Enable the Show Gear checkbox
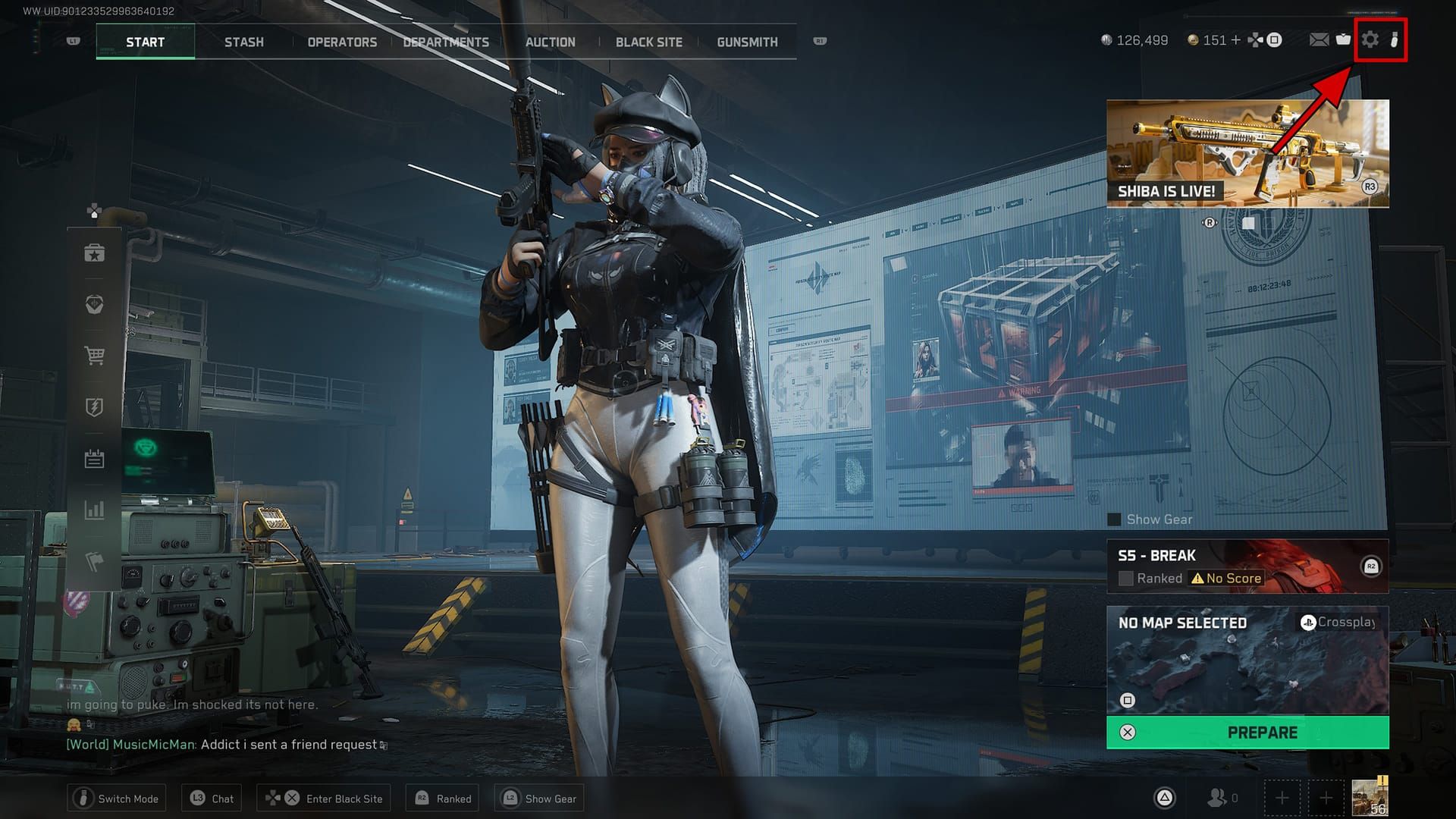 [1113, 519]
